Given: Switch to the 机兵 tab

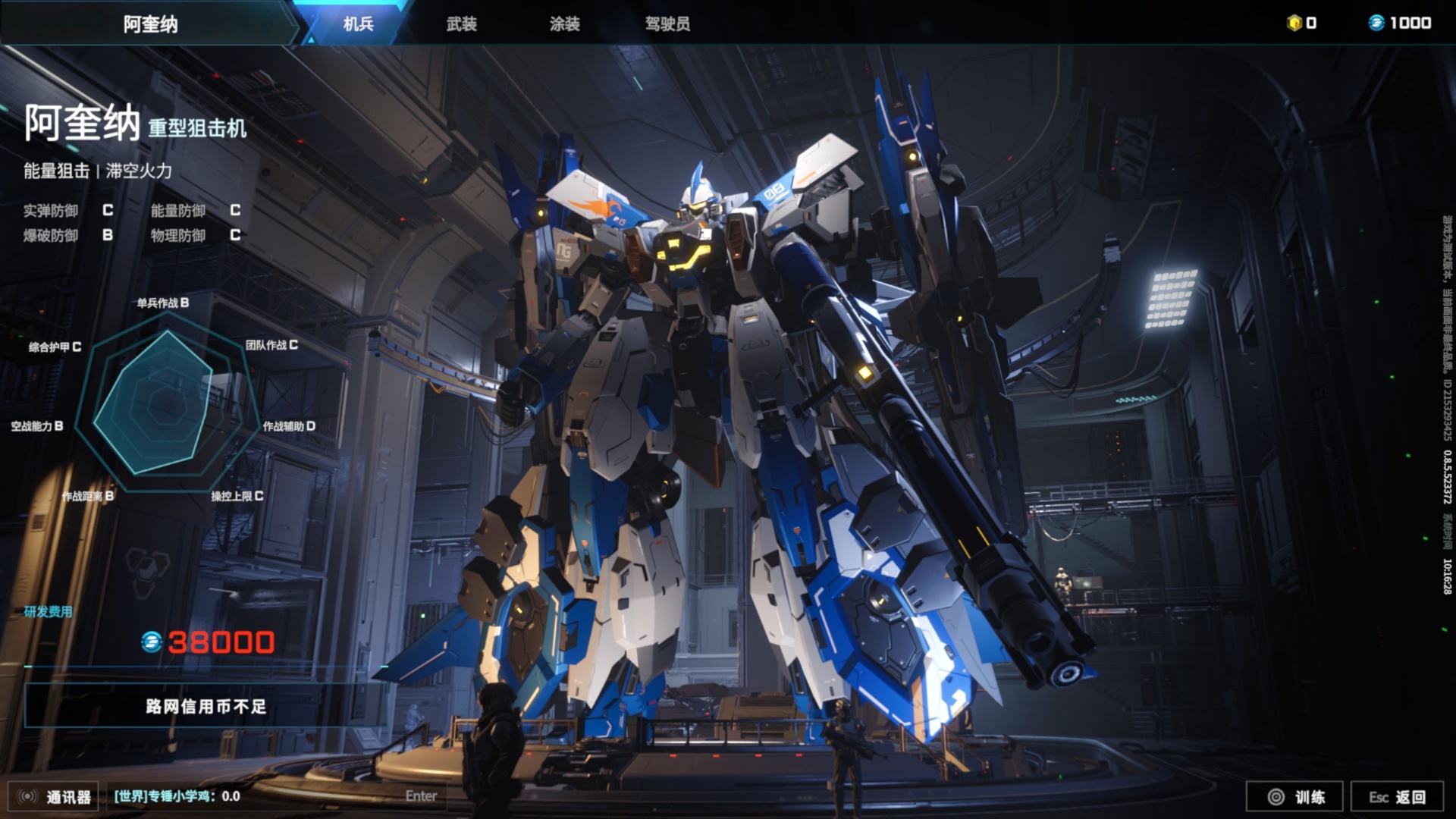Looking at the screenshot, I should (358, 24).
